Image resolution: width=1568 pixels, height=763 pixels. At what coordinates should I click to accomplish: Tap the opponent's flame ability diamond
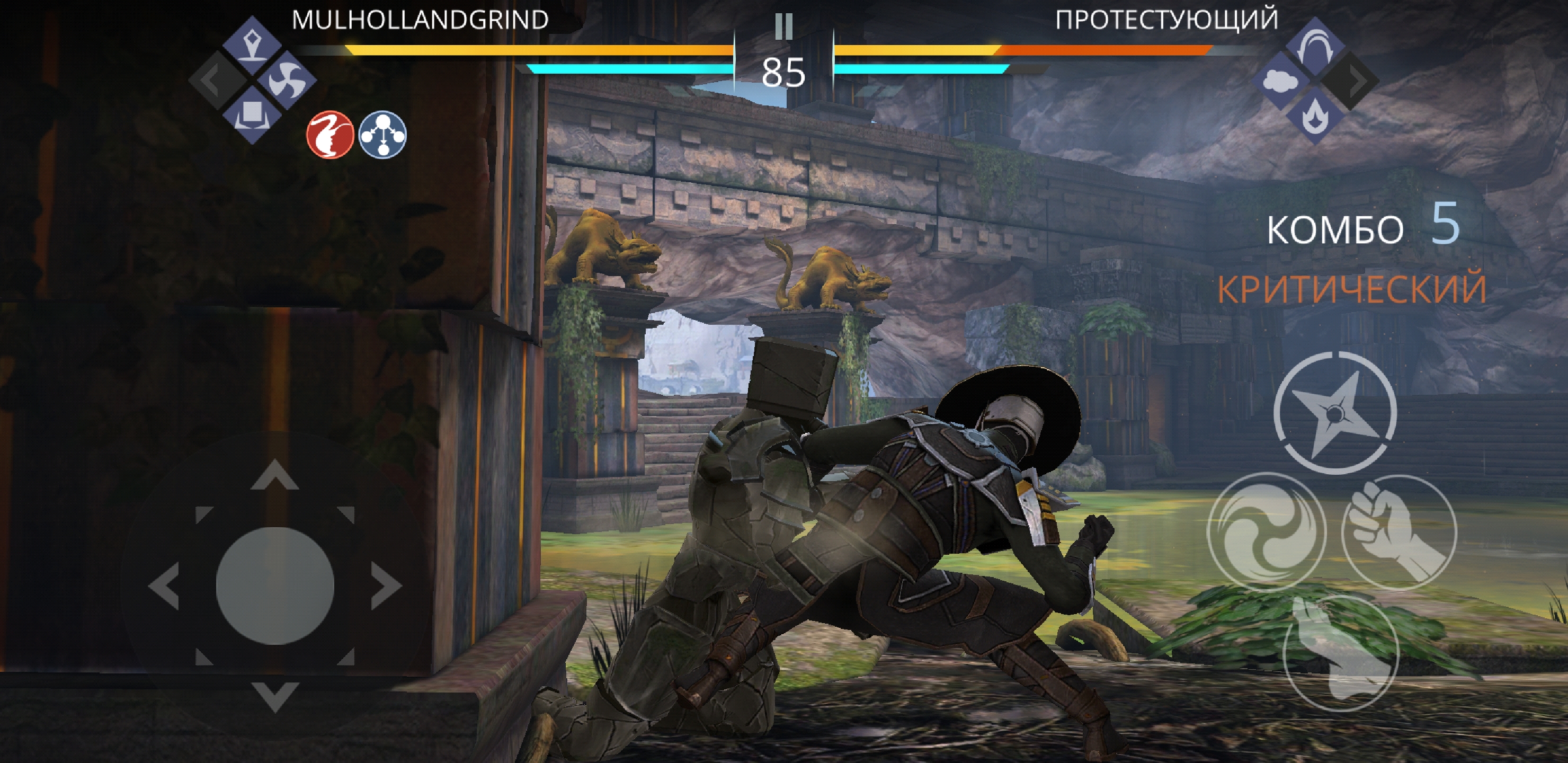click(x=1315, y=114)
